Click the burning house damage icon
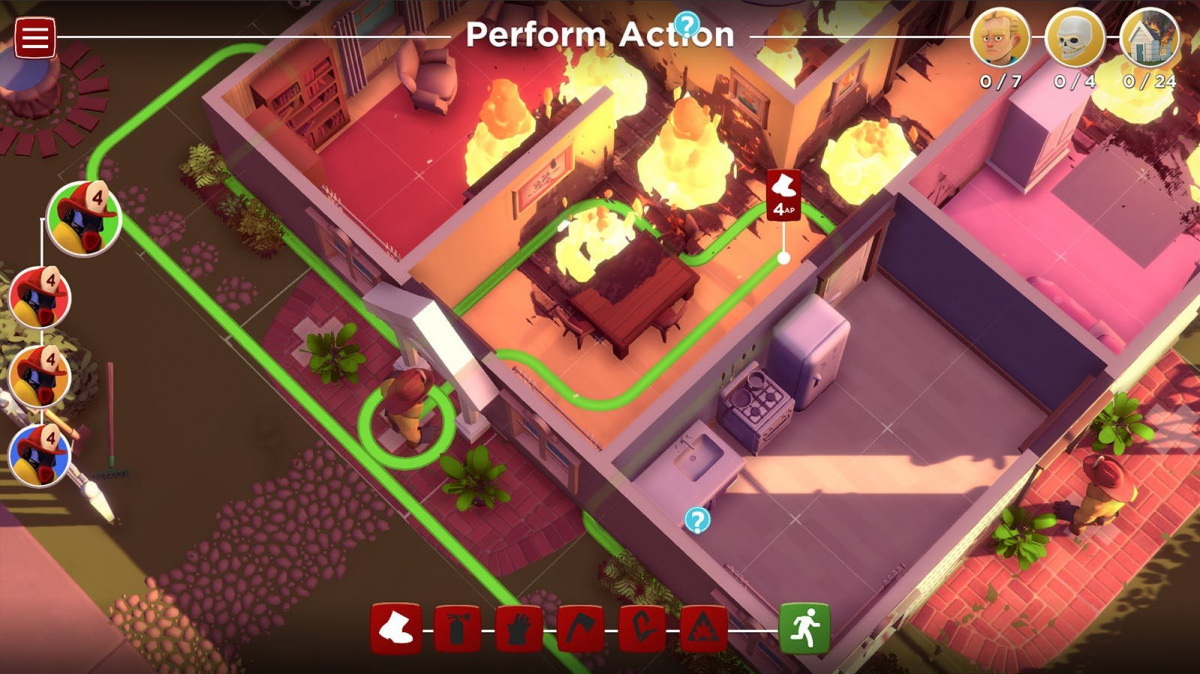The image size is (1200, 674). coord(1150,38)
